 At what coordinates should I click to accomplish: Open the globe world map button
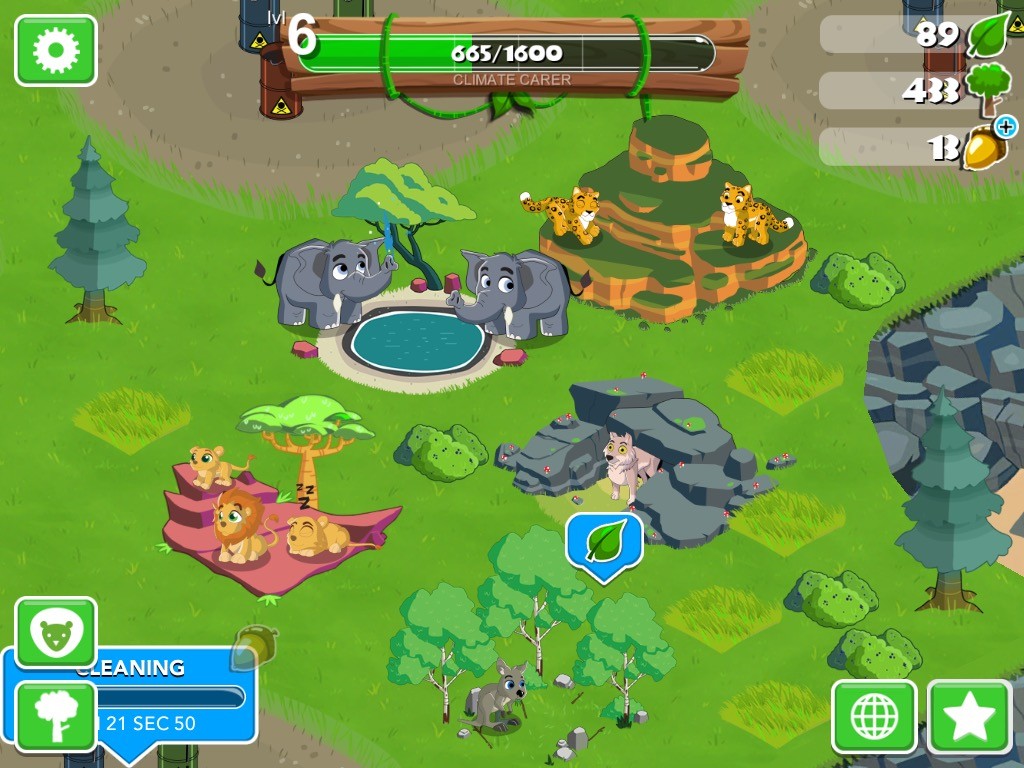pos(874,717)
